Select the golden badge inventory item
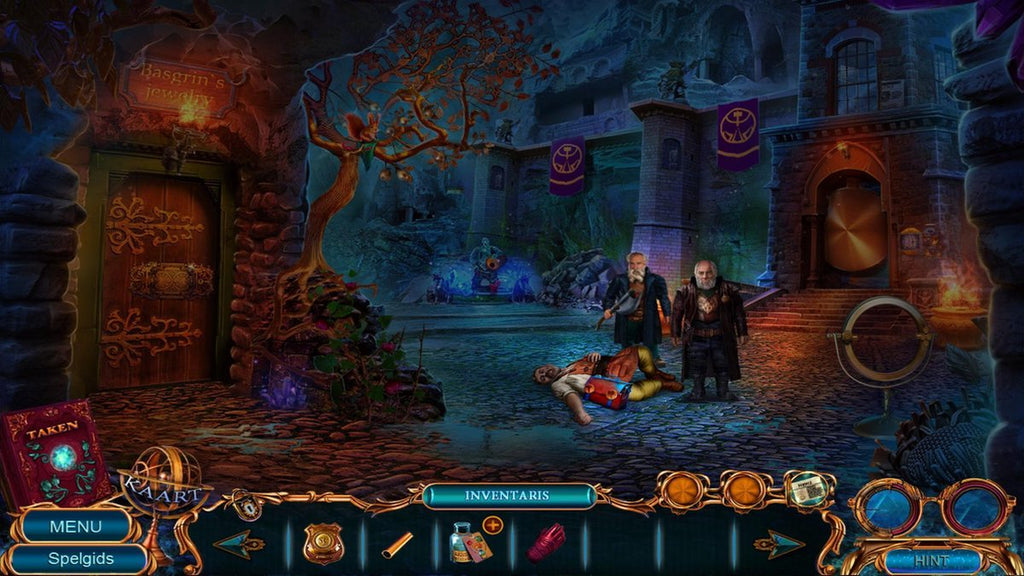Screen dimensions: 1024x576 [x=324, y=543]
